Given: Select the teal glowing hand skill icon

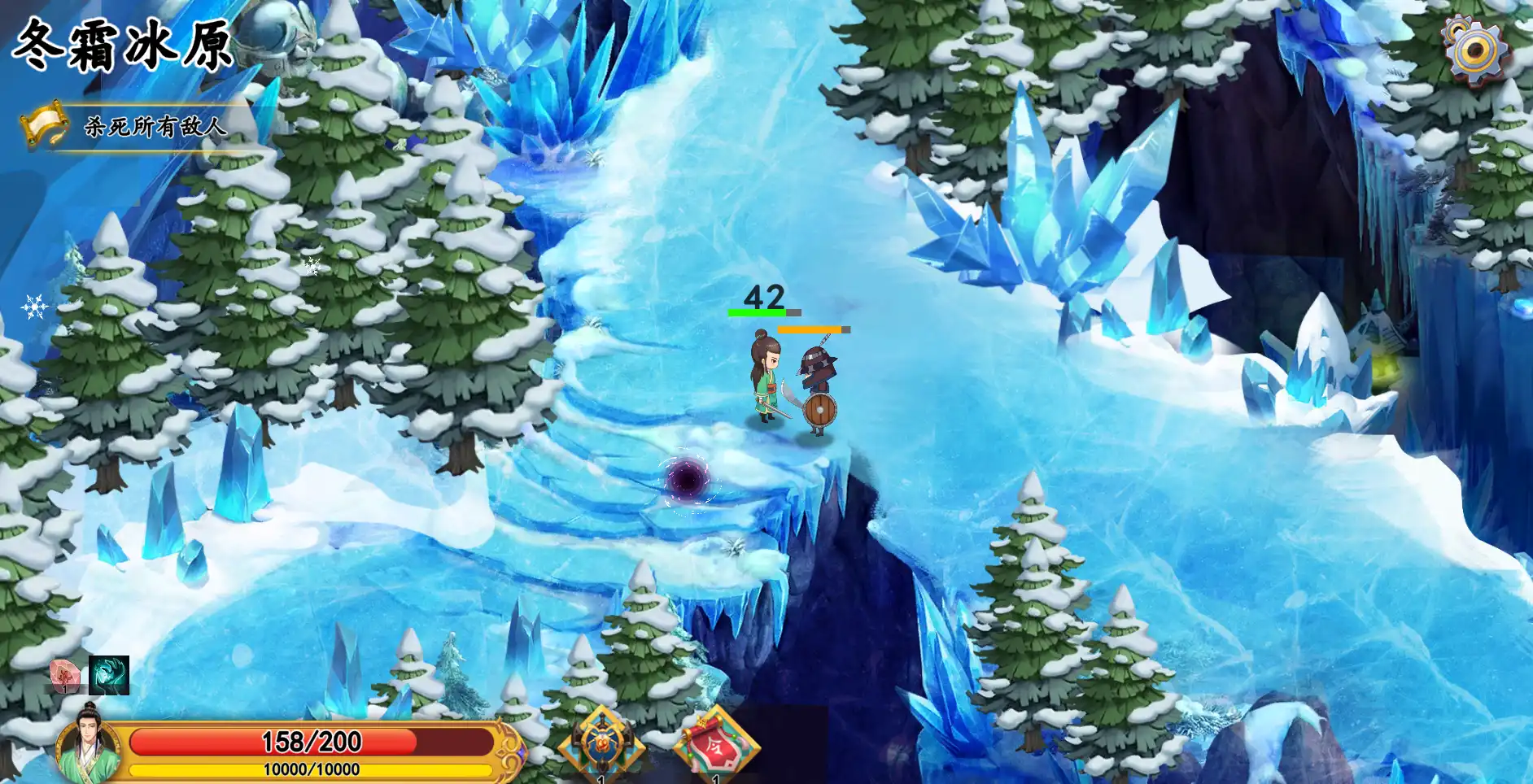Looking at the screenshot, I should [x=109, y=675].
